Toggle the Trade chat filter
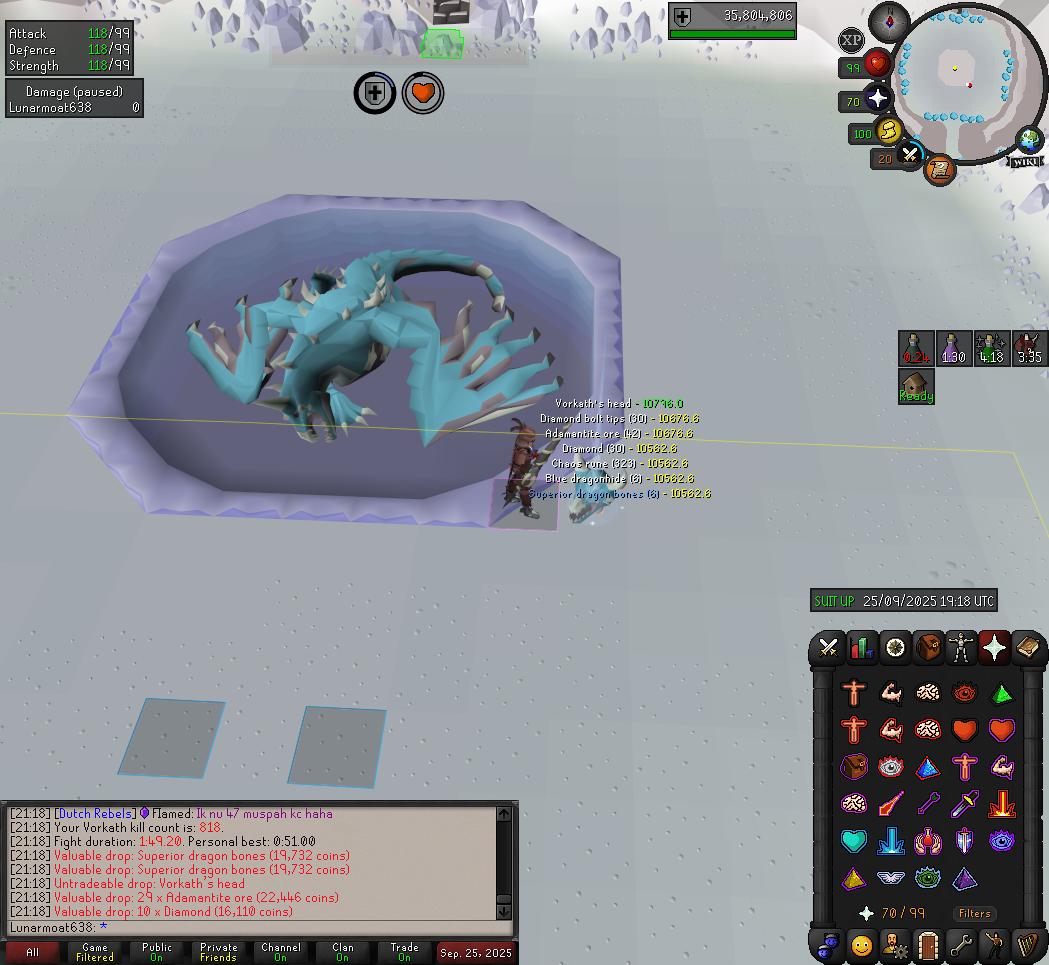Screen dimensions: 1049x965 point(404,952)
